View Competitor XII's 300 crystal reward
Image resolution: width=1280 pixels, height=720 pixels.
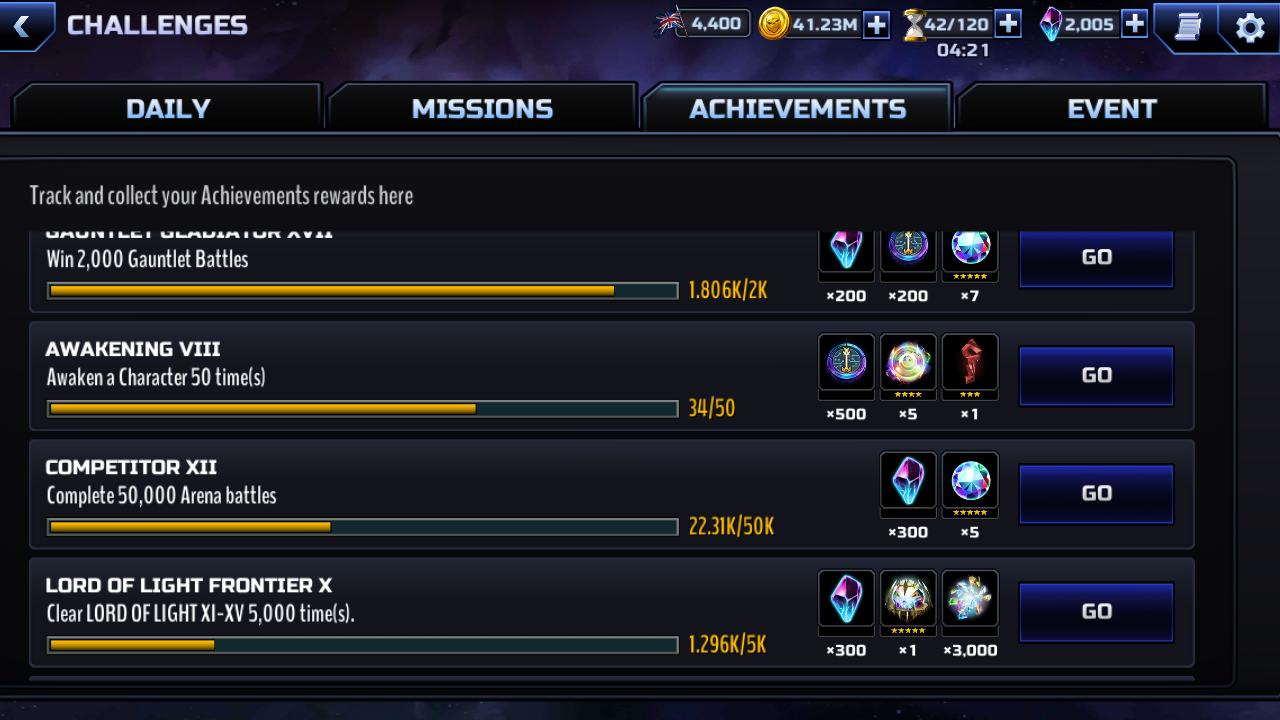[908, 480]
